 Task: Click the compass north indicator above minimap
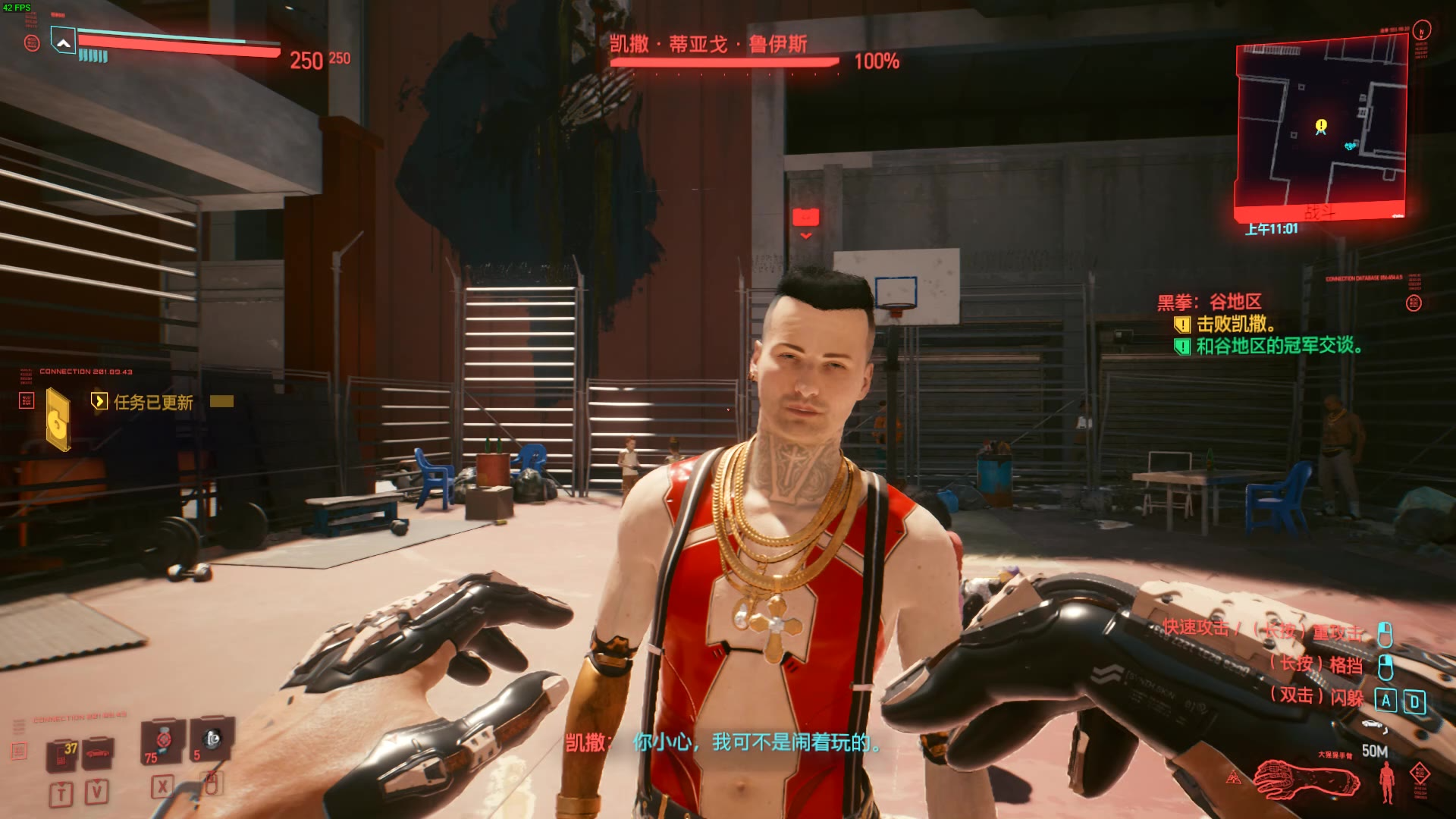pos(1422,30)
